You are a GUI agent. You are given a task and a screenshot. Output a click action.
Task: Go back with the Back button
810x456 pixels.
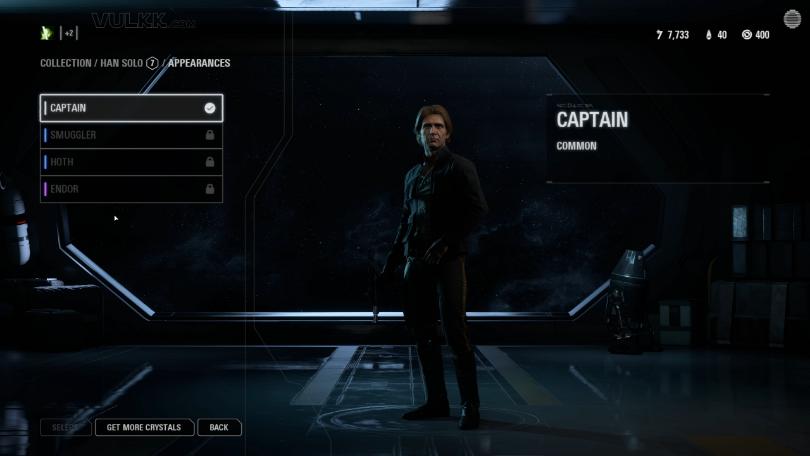pos(219,427)
